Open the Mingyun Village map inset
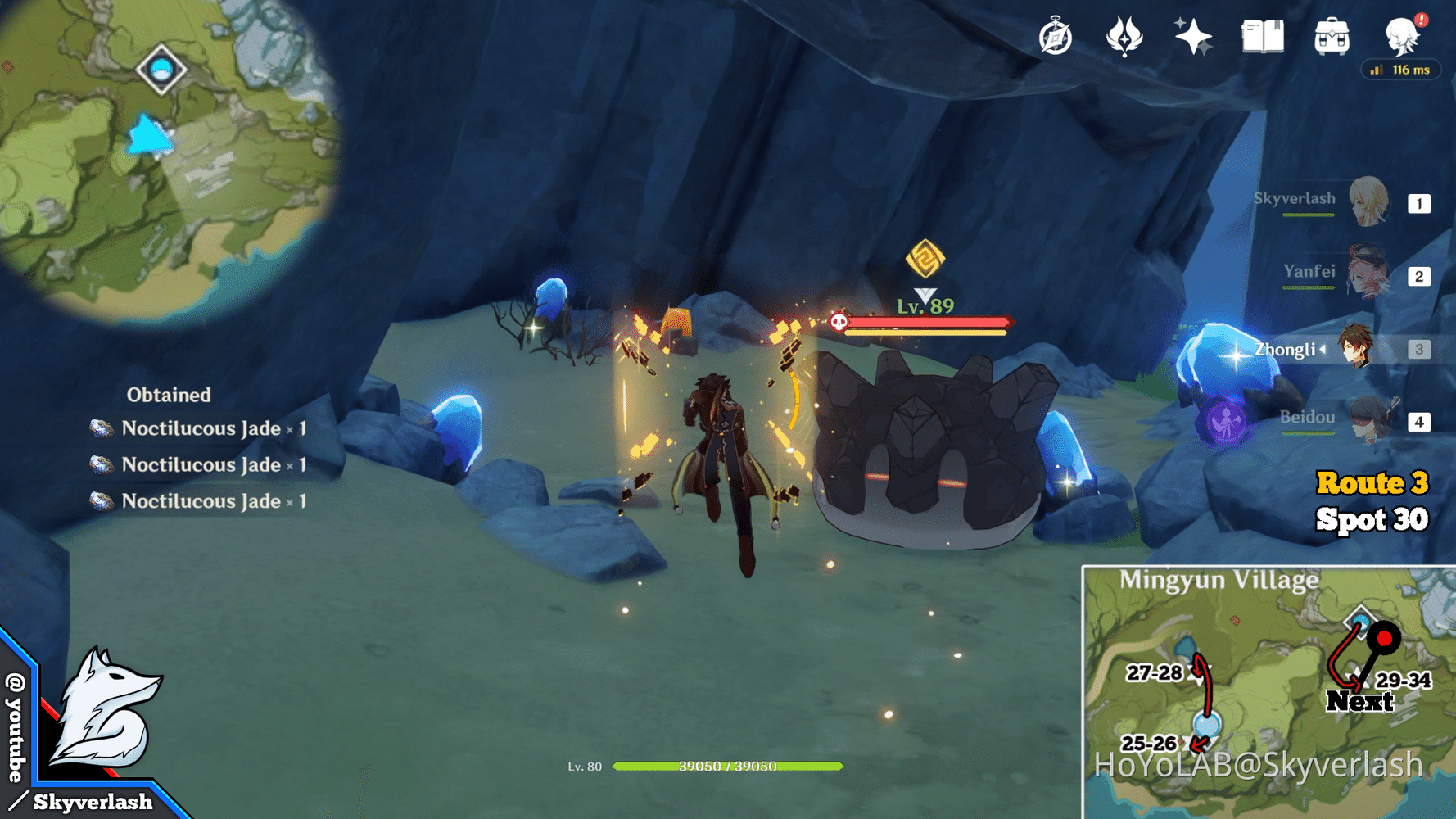 (1261, 688)
